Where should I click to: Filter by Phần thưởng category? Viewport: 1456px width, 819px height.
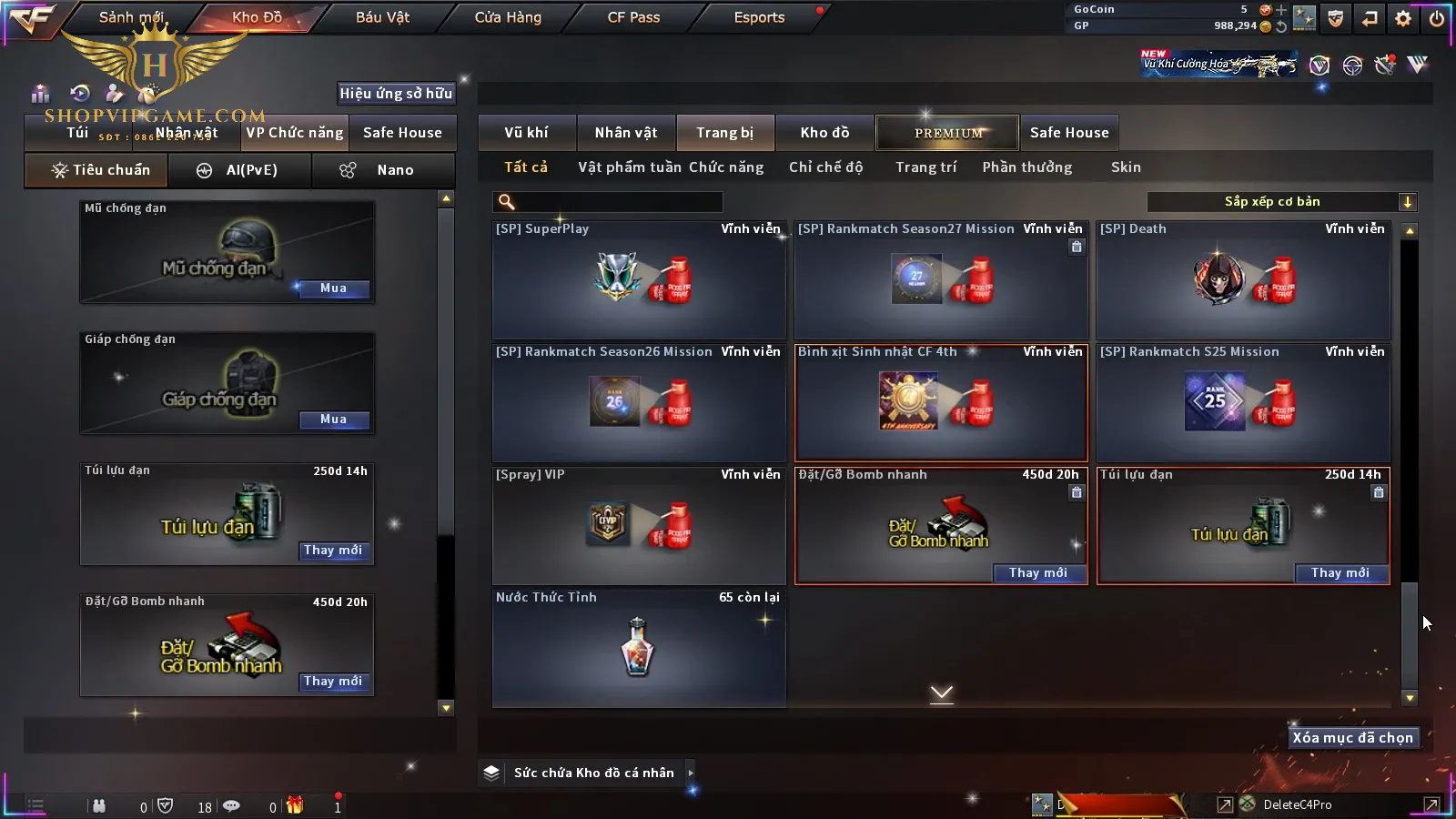1026,167
